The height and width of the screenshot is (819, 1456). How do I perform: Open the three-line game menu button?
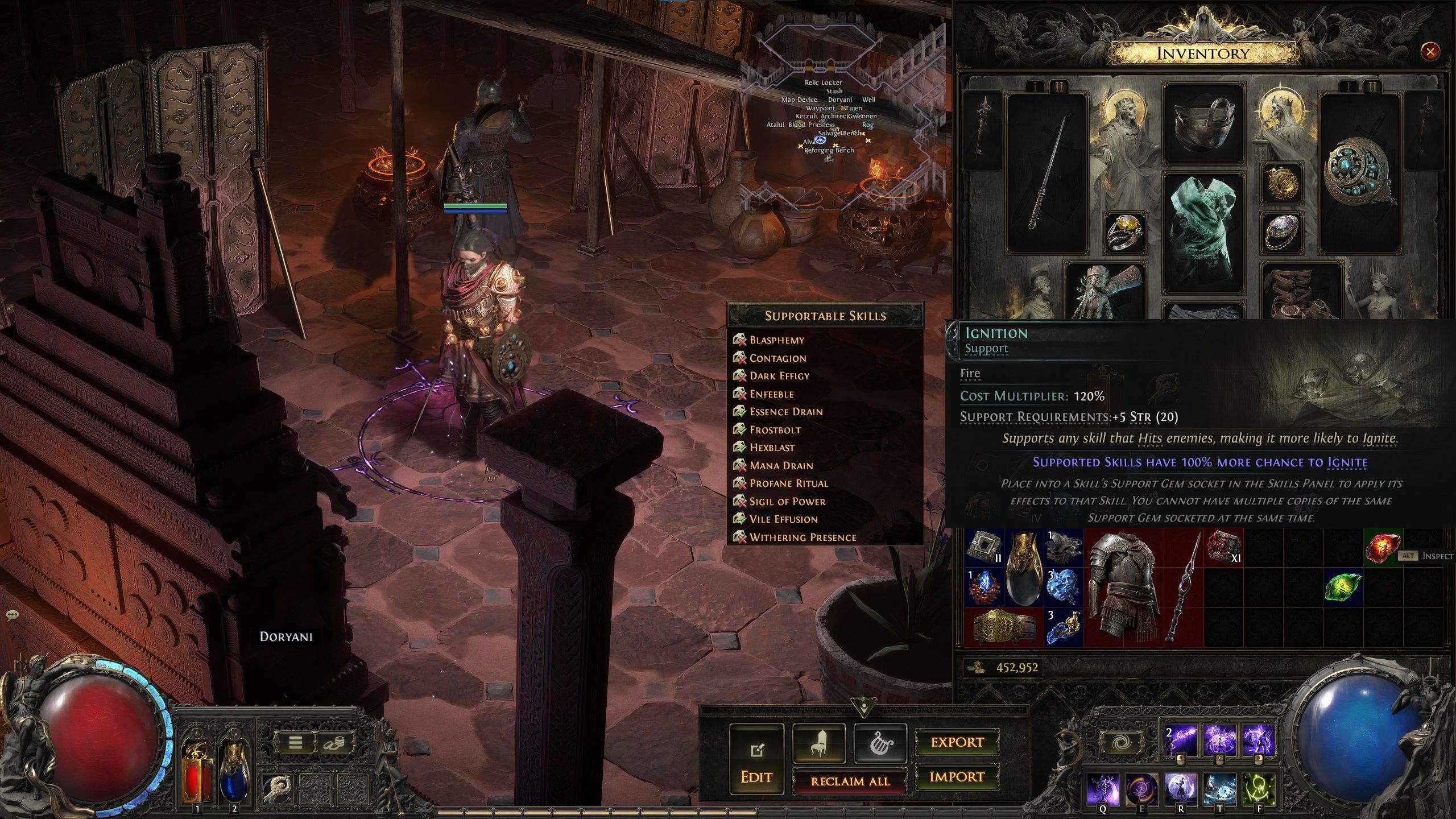click(x=295, y=742)
